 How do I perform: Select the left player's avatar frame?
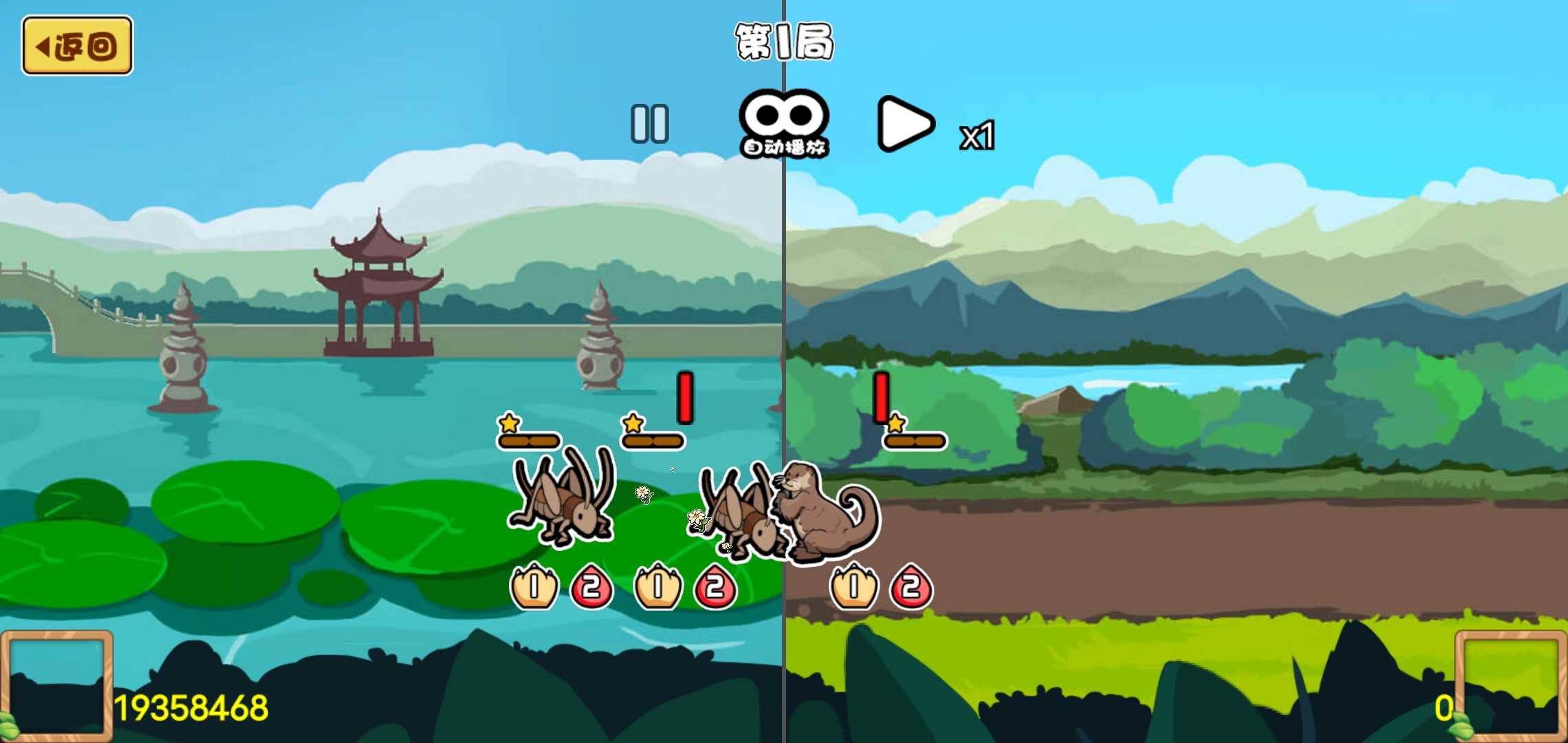(x=57, y=685)
